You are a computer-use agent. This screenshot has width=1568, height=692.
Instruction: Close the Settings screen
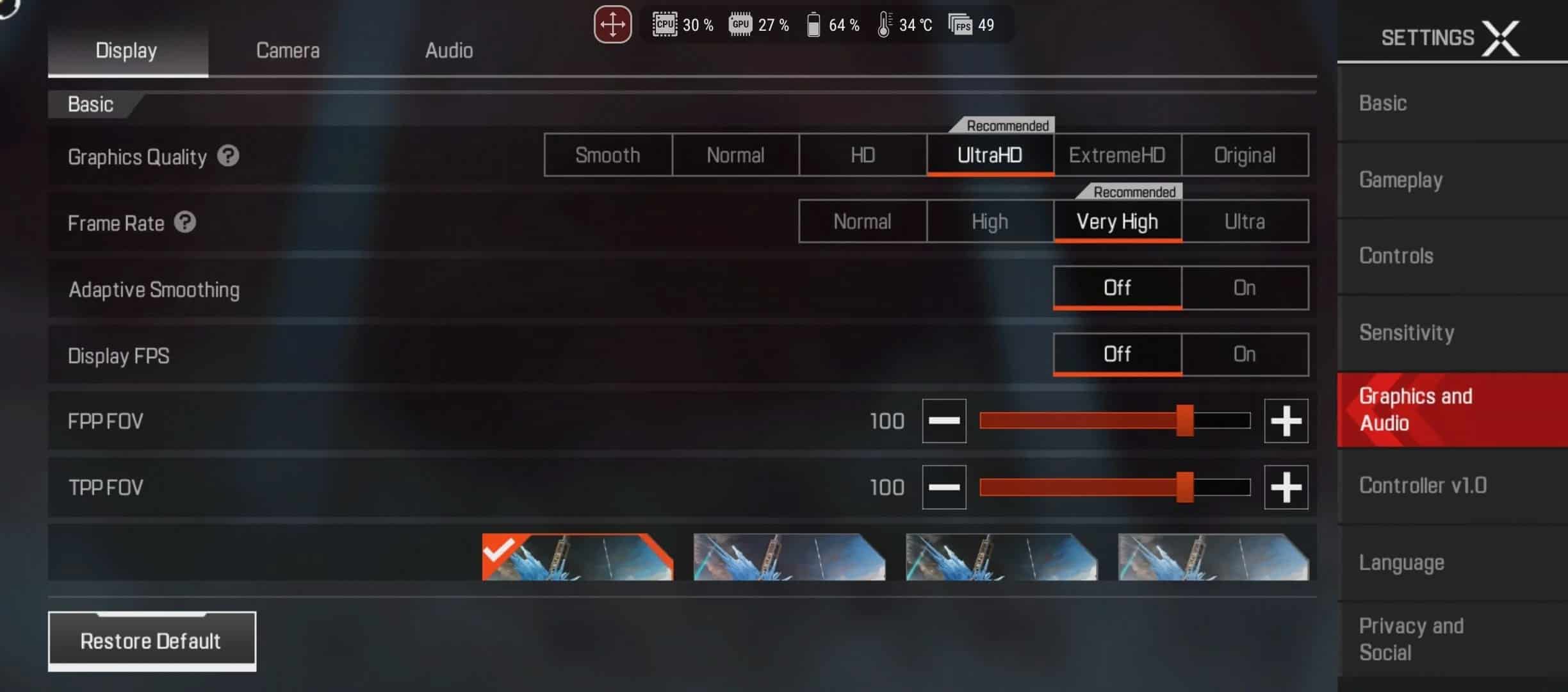pos(1501,38)
